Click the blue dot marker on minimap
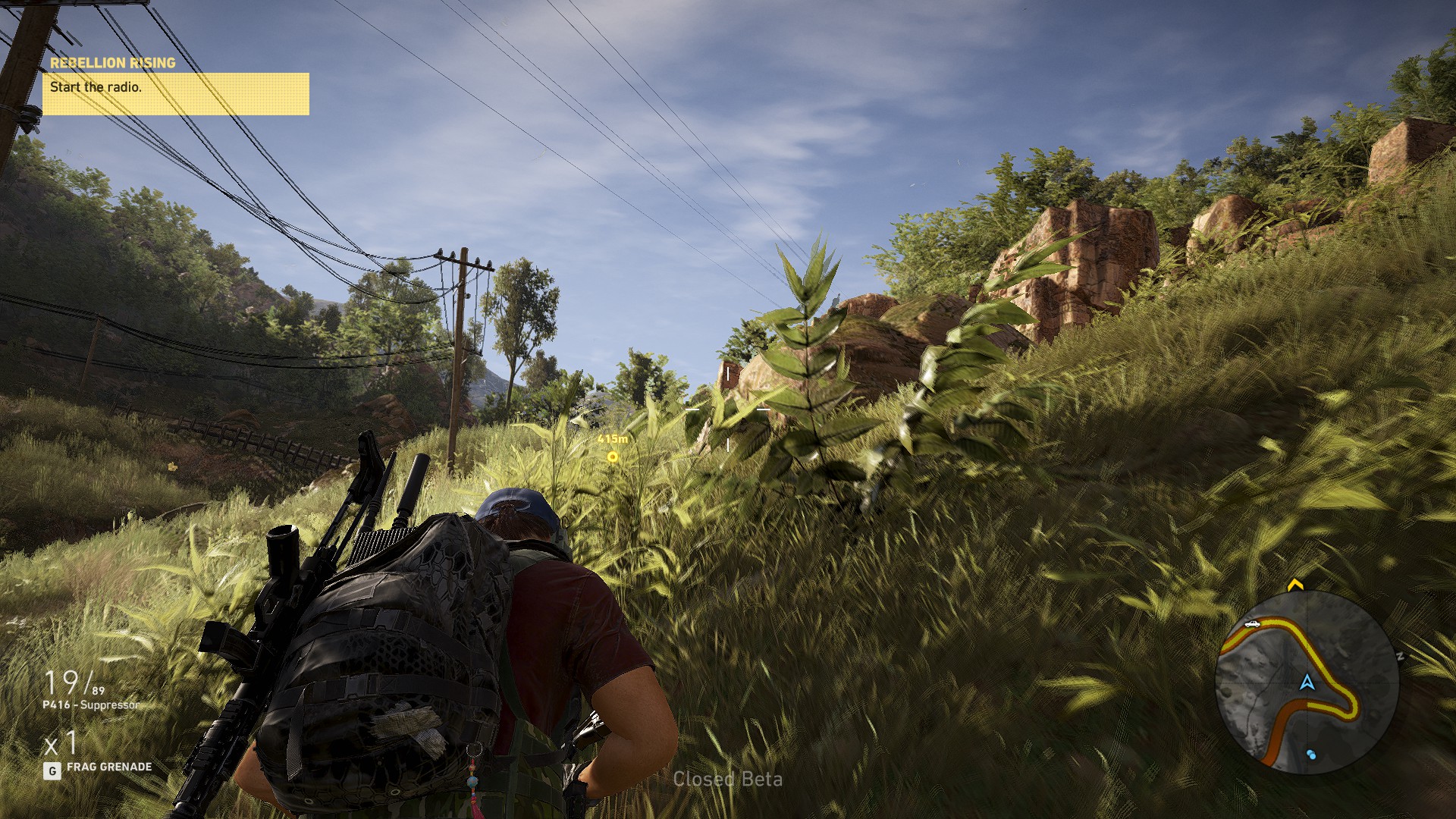The image size is (1456, 819). 1311,755
